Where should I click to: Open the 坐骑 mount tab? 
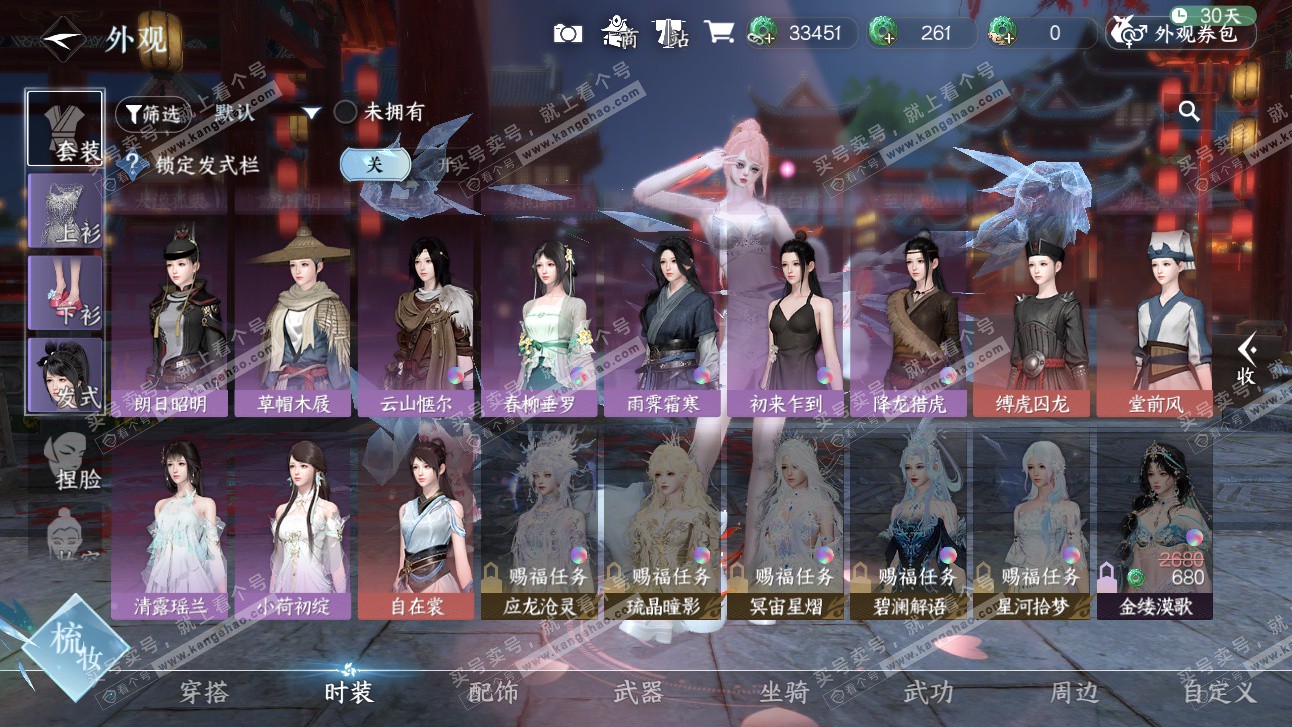[x=784, y=692]
